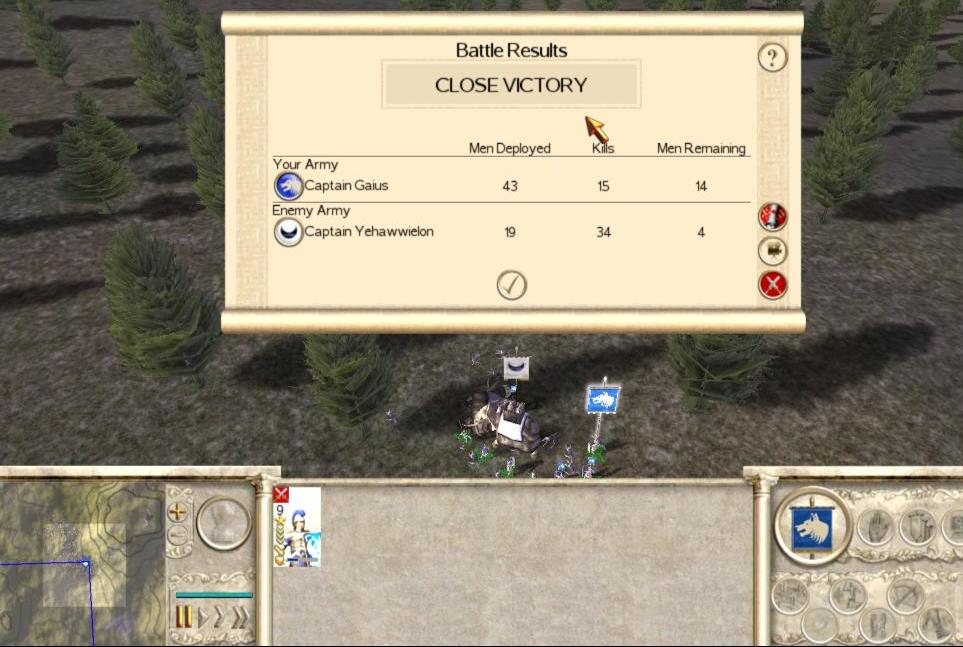Close the Battle Results scroll with red X
This screenshot has height=647, width=963.
[772, 285]
